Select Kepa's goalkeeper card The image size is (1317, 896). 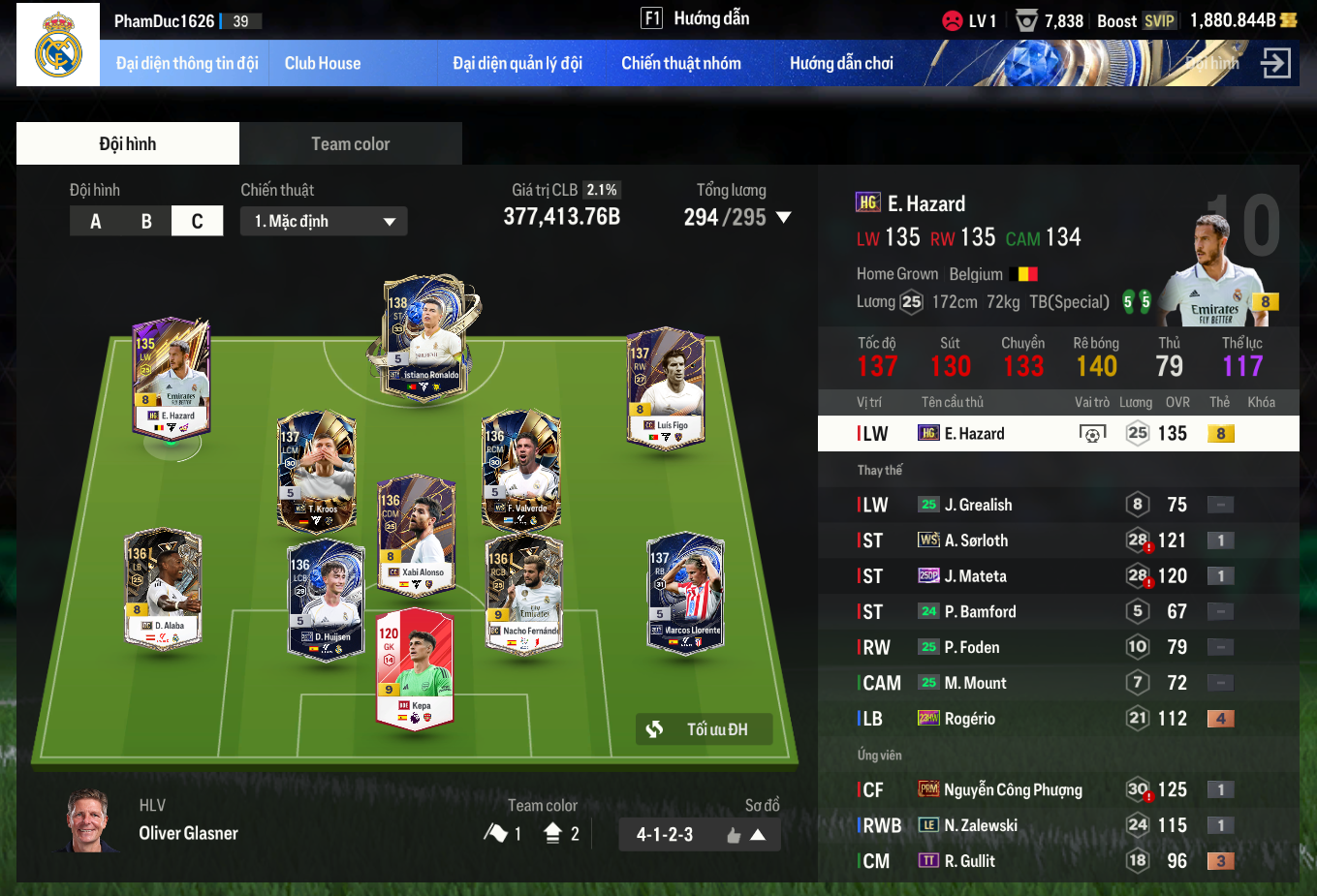pyautogui.click(x=415, y=670)
